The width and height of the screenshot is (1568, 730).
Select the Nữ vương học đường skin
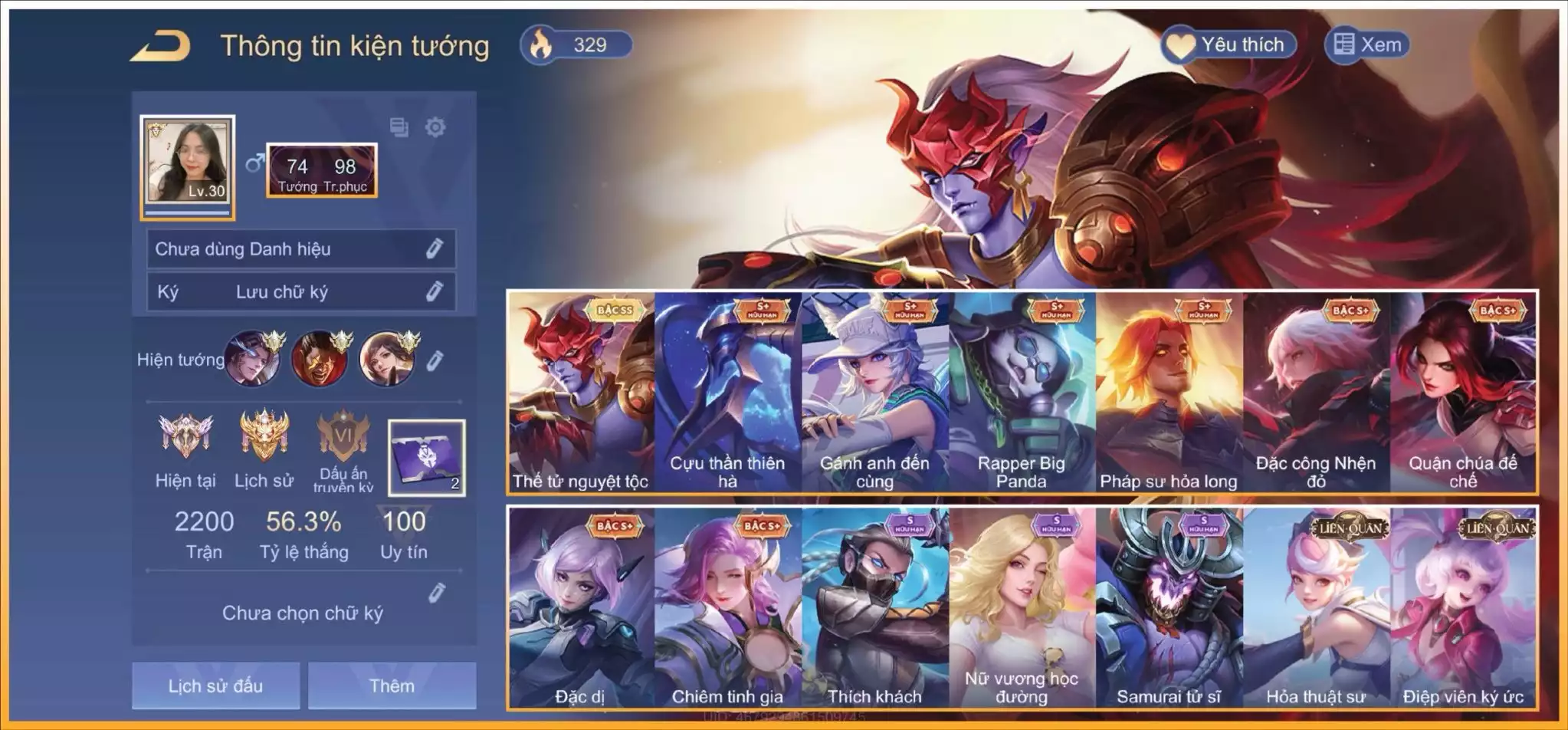(x=1022, y=607)
